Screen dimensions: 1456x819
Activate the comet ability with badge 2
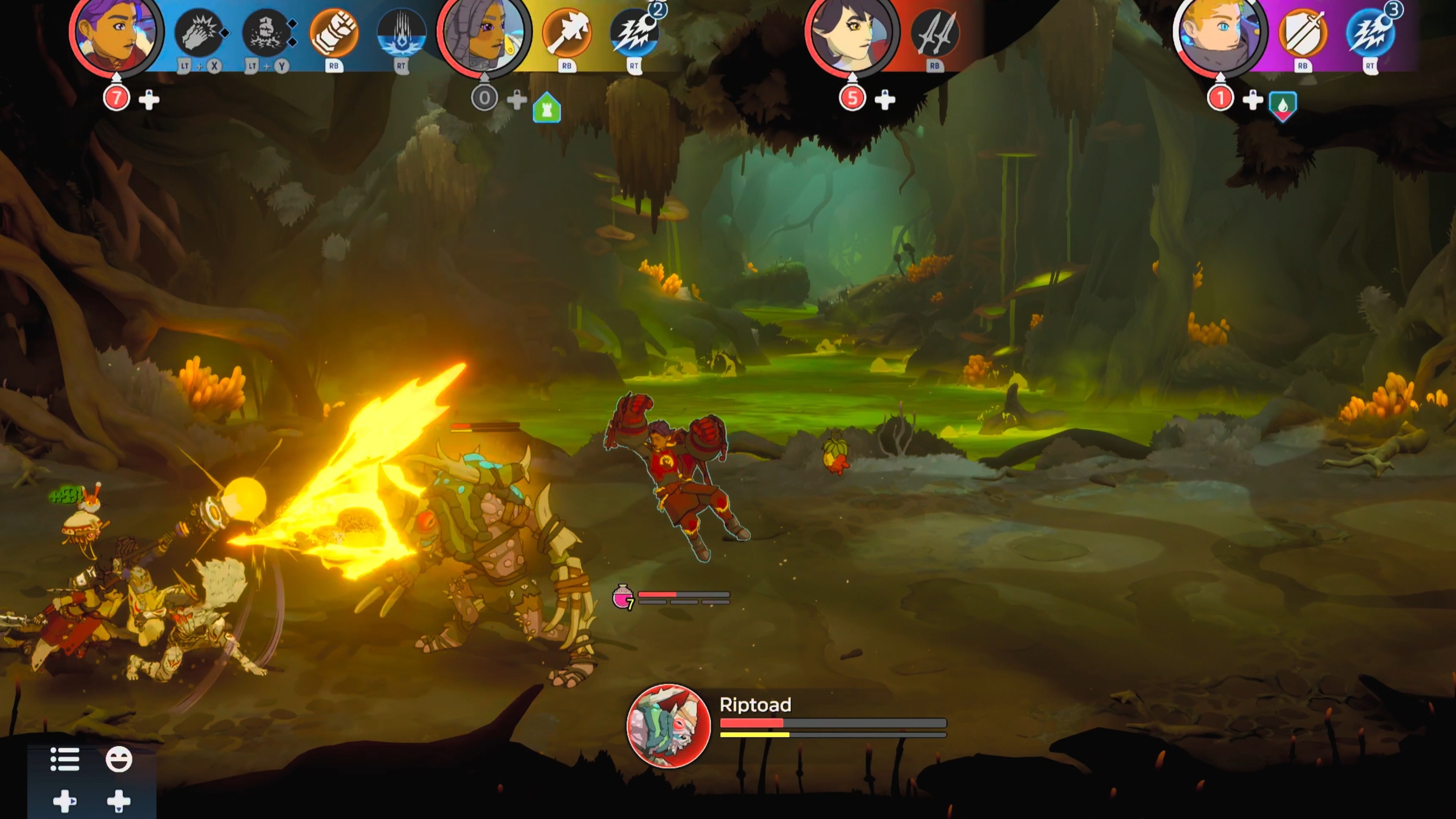[634, 33]
